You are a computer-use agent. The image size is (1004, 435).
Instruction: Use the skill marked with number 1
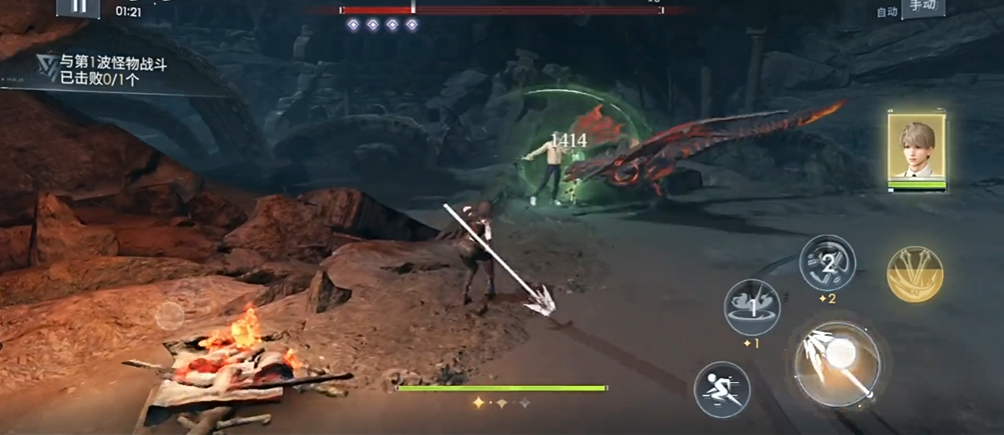point(751,307)
